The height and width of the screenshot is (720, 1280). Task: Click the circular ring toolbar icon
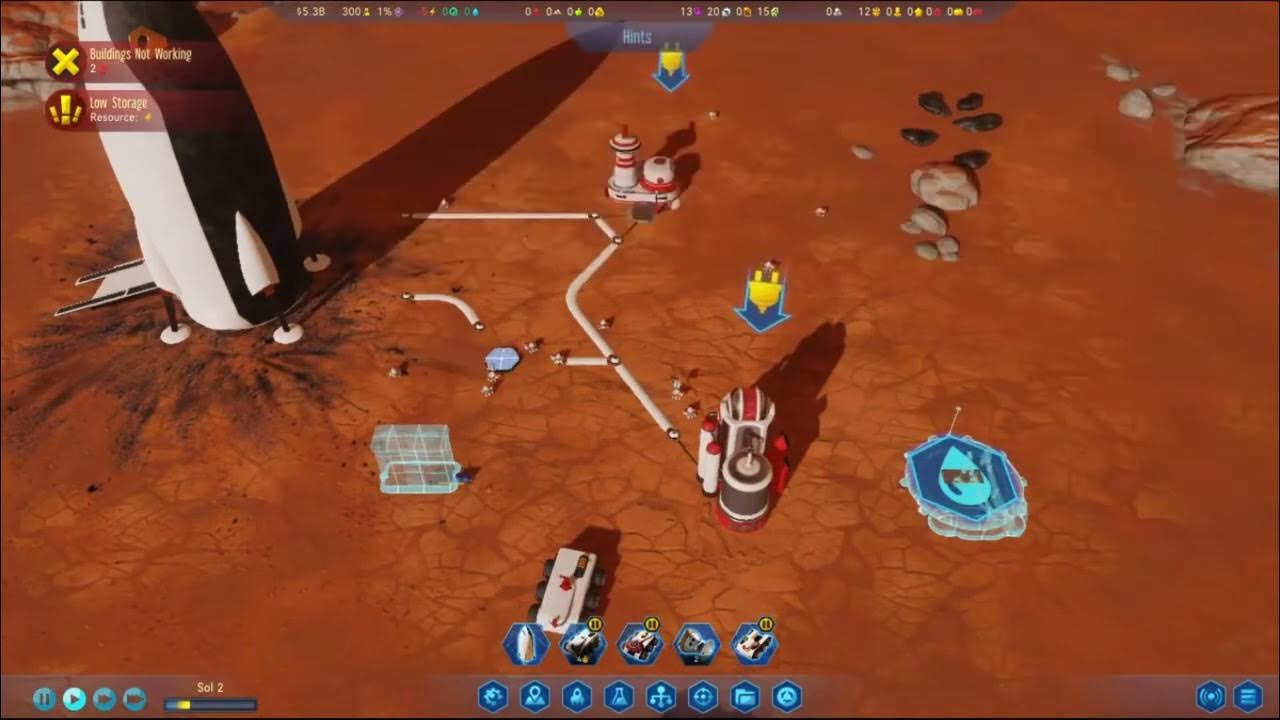pos(787,696)
